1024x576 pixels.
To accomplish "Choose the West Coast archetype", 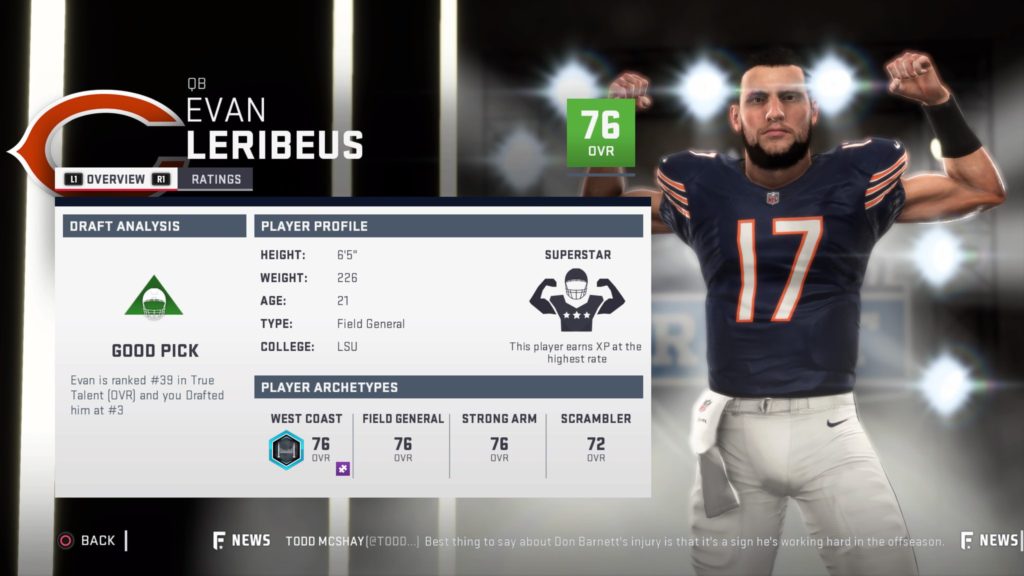I will point(305,440).
